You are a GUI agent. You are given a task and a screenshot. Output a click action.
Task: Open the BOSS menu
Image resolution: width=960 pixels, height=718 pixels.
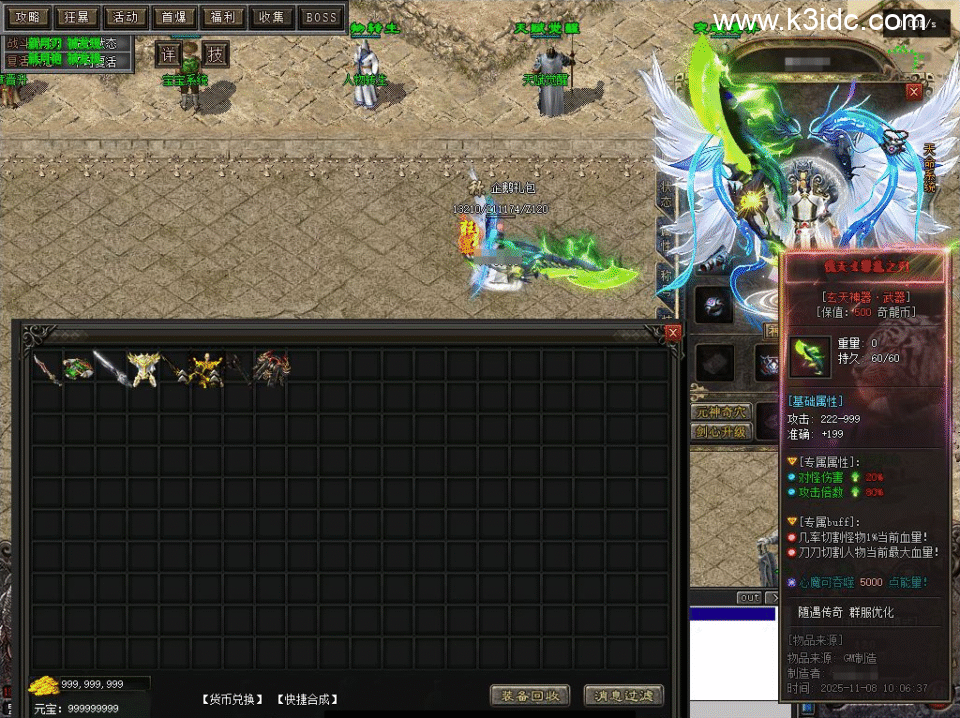(321, 17)
